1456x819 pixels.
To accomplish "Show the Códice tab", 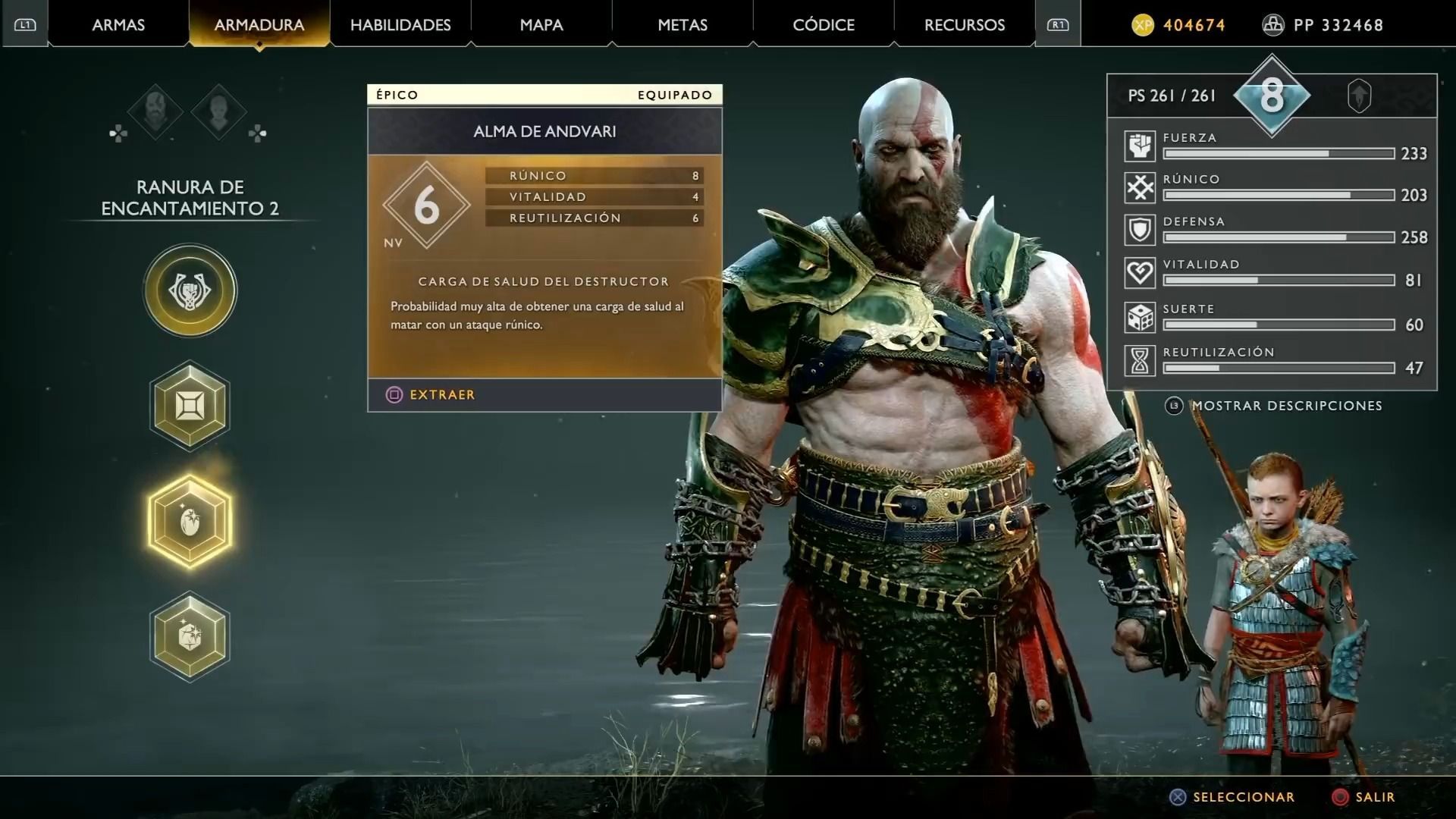I will coord(824,25).
